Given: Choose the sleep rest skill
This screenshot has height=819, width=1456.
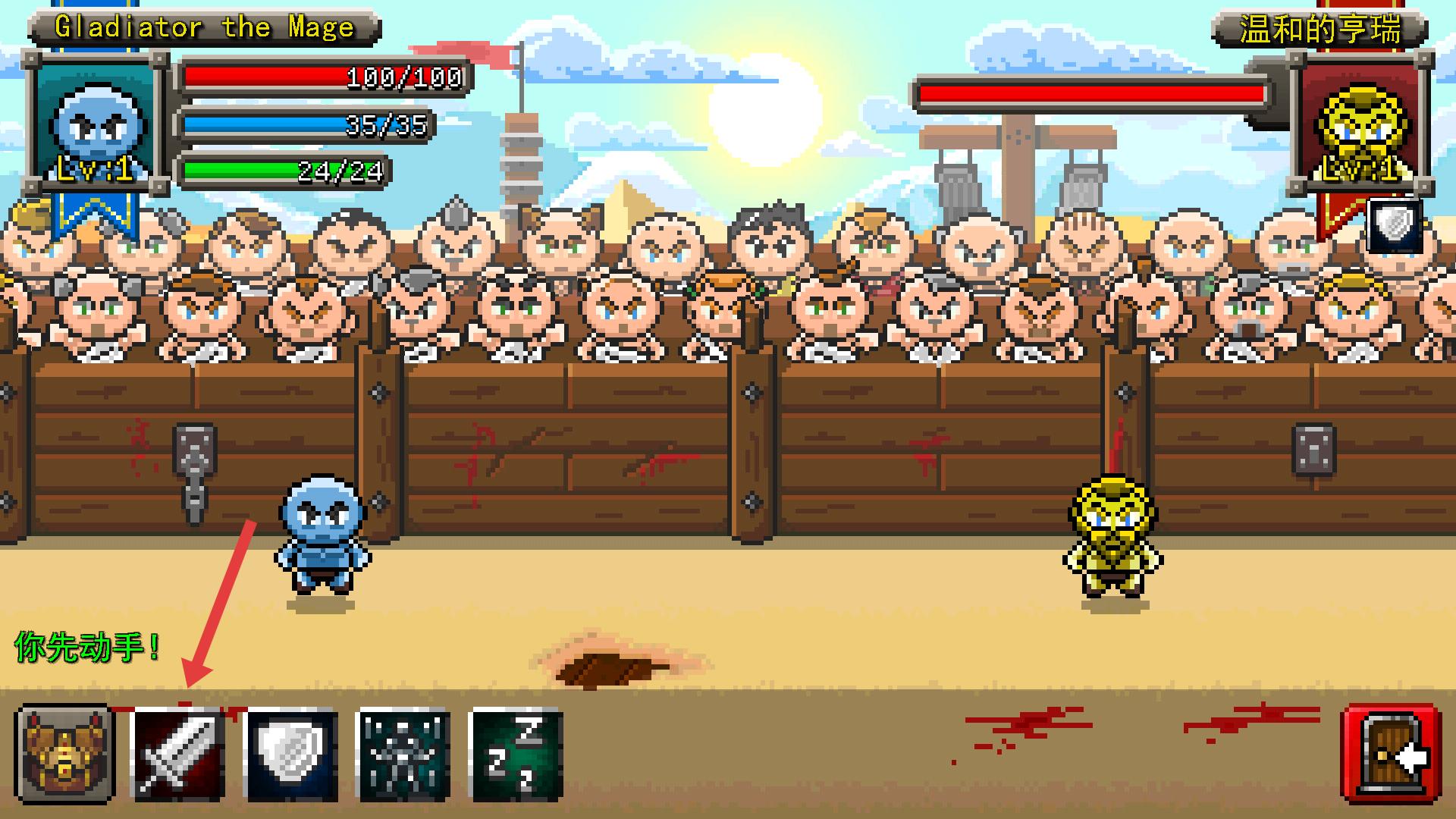Looking at the screenshot, I should click(516, 755).
